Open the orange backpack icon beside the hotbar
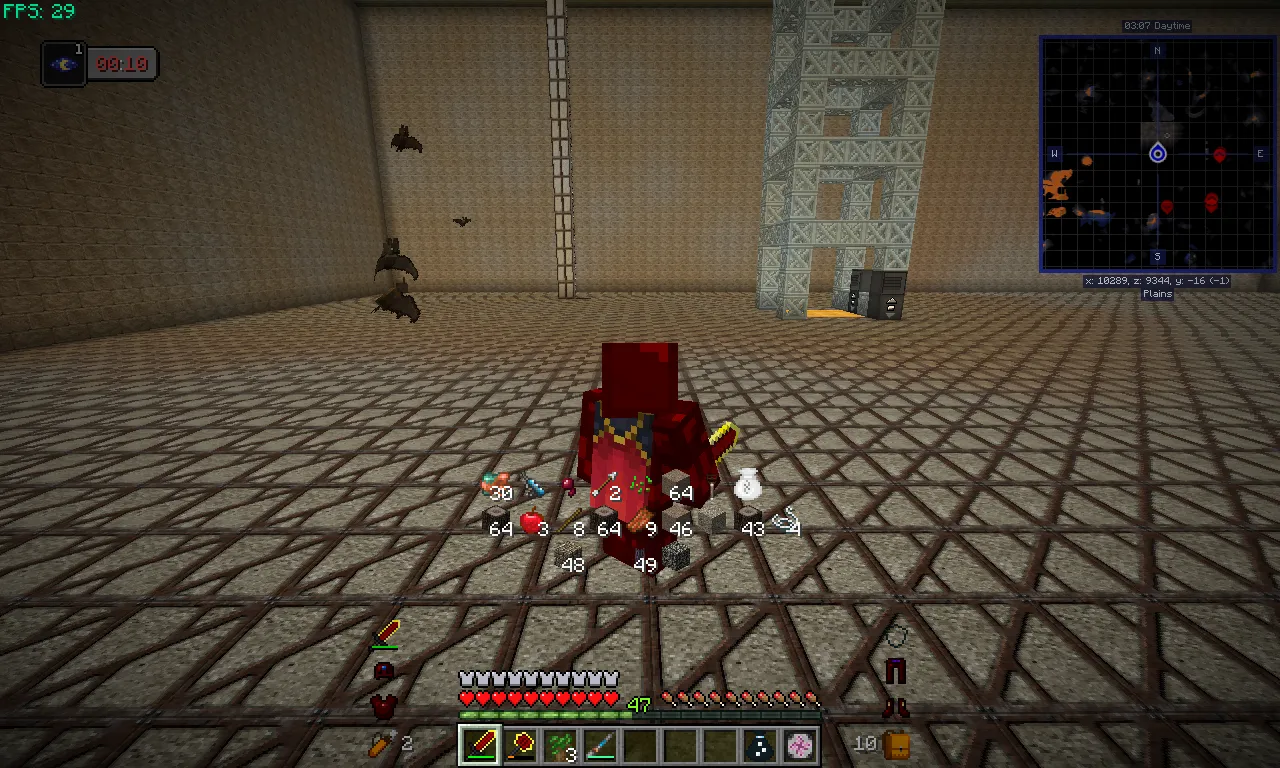 click(897, 744)
